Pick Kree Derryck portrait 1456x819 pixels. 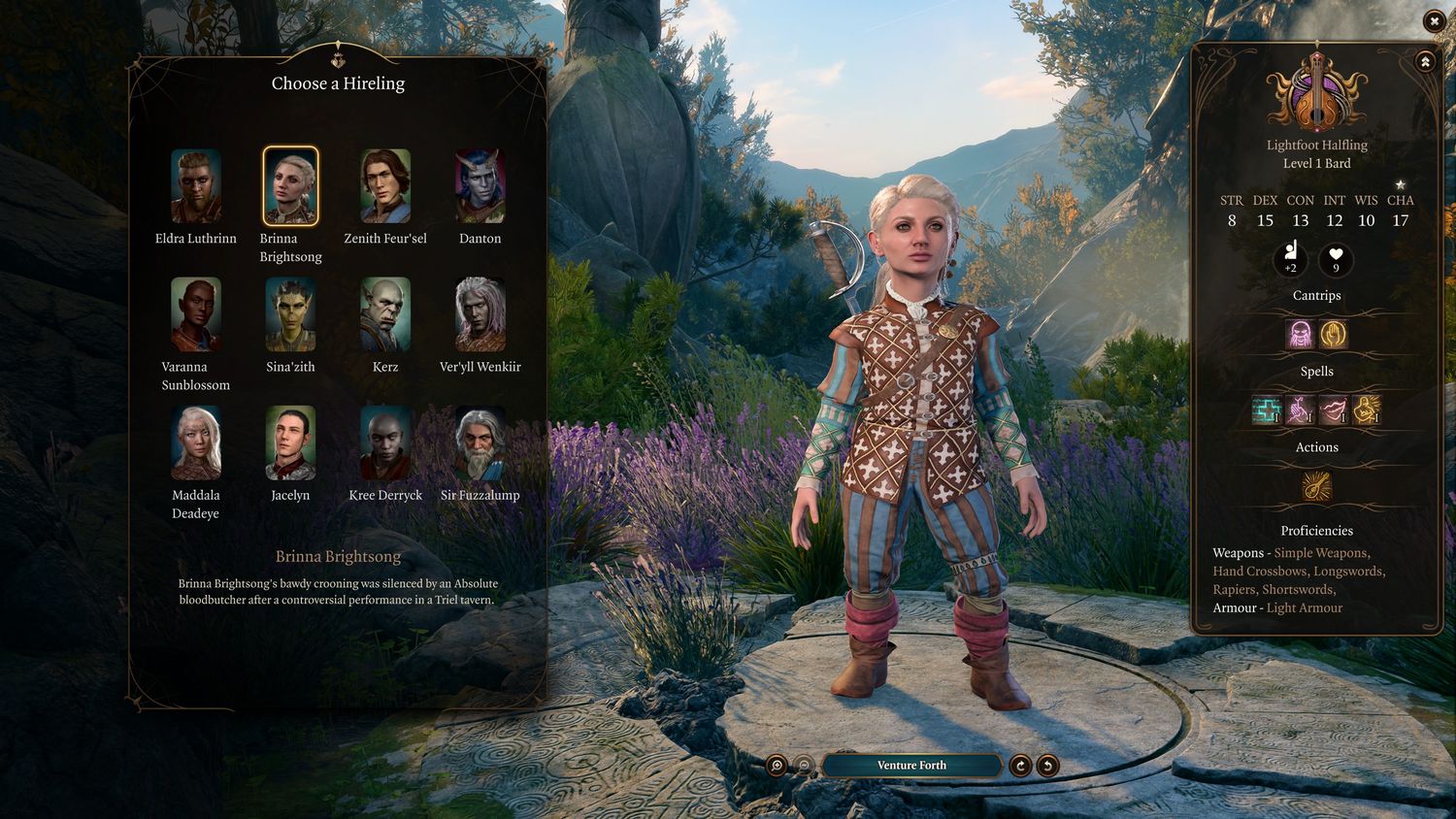(x=385, y=442)
